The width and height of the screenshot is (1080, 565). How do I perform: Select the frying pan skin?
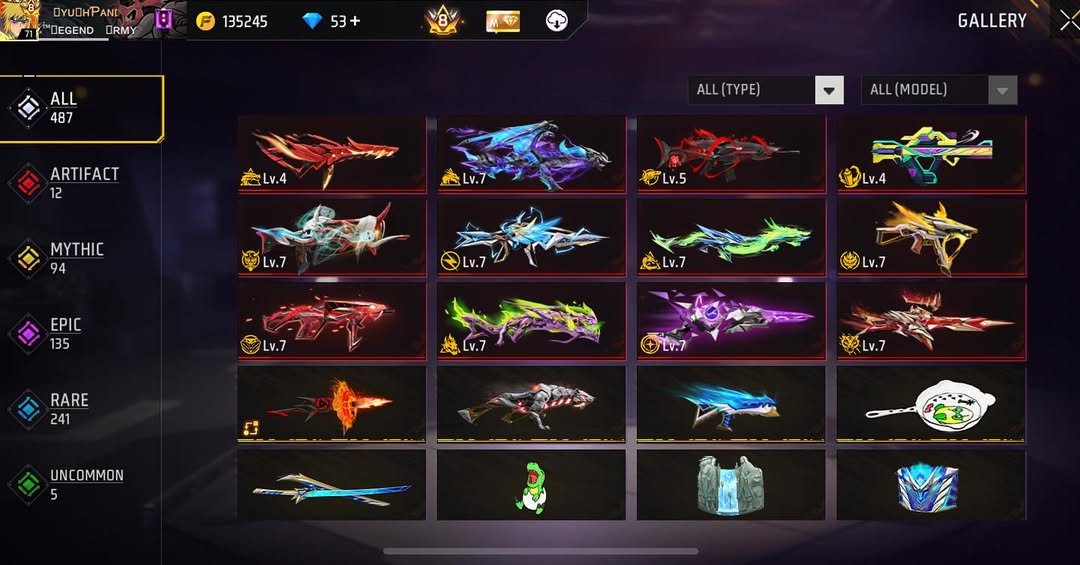(x=931, y=403)
